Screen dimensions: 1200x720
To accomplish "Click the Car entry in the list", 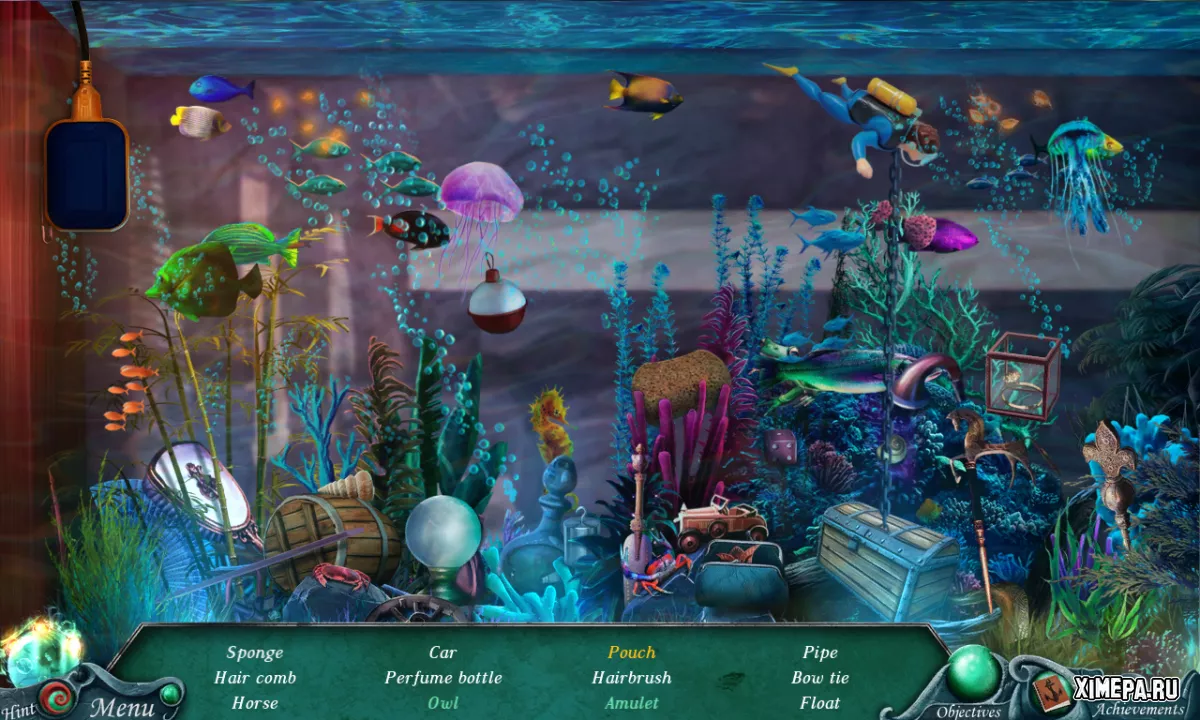I will [x=443, y=652].
